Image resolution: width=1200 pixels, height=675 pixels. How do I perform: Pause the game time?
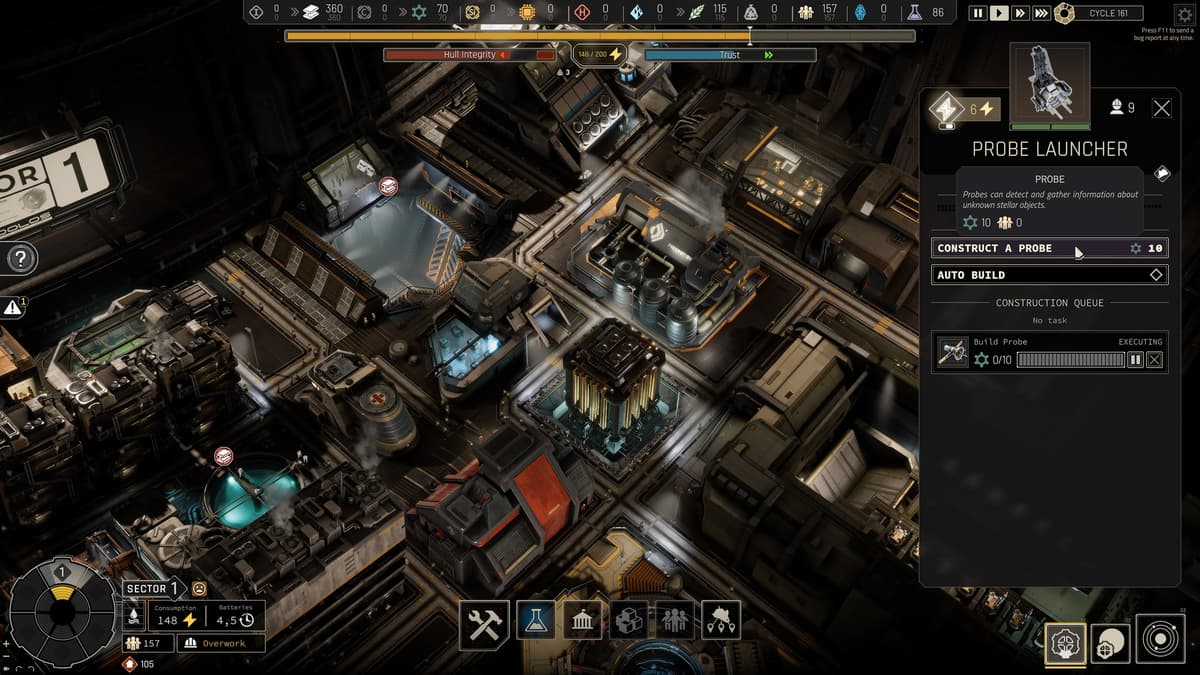tap(978, 13)
